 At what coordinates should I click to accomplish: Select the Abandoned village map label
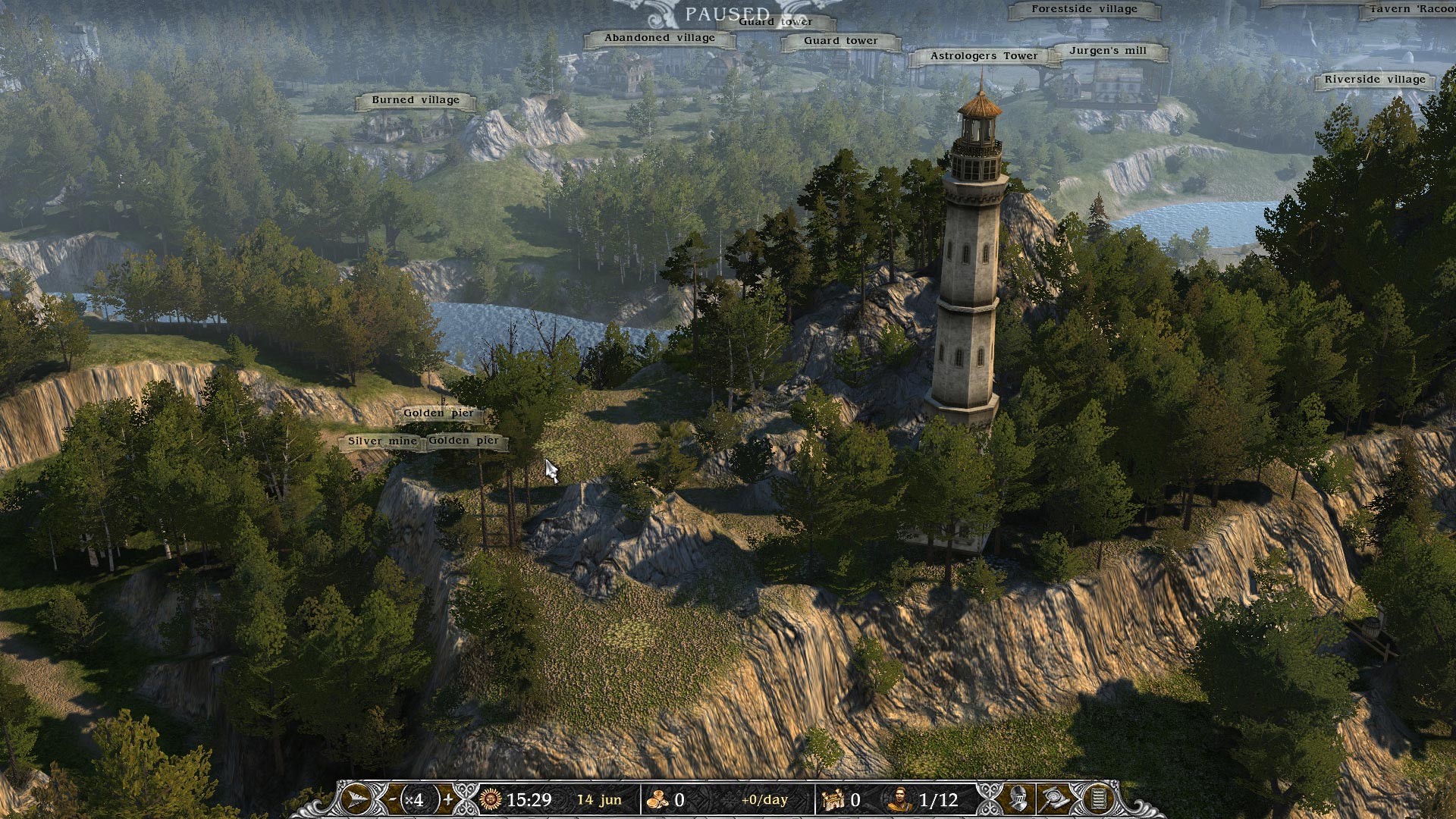tap(660, 38)
